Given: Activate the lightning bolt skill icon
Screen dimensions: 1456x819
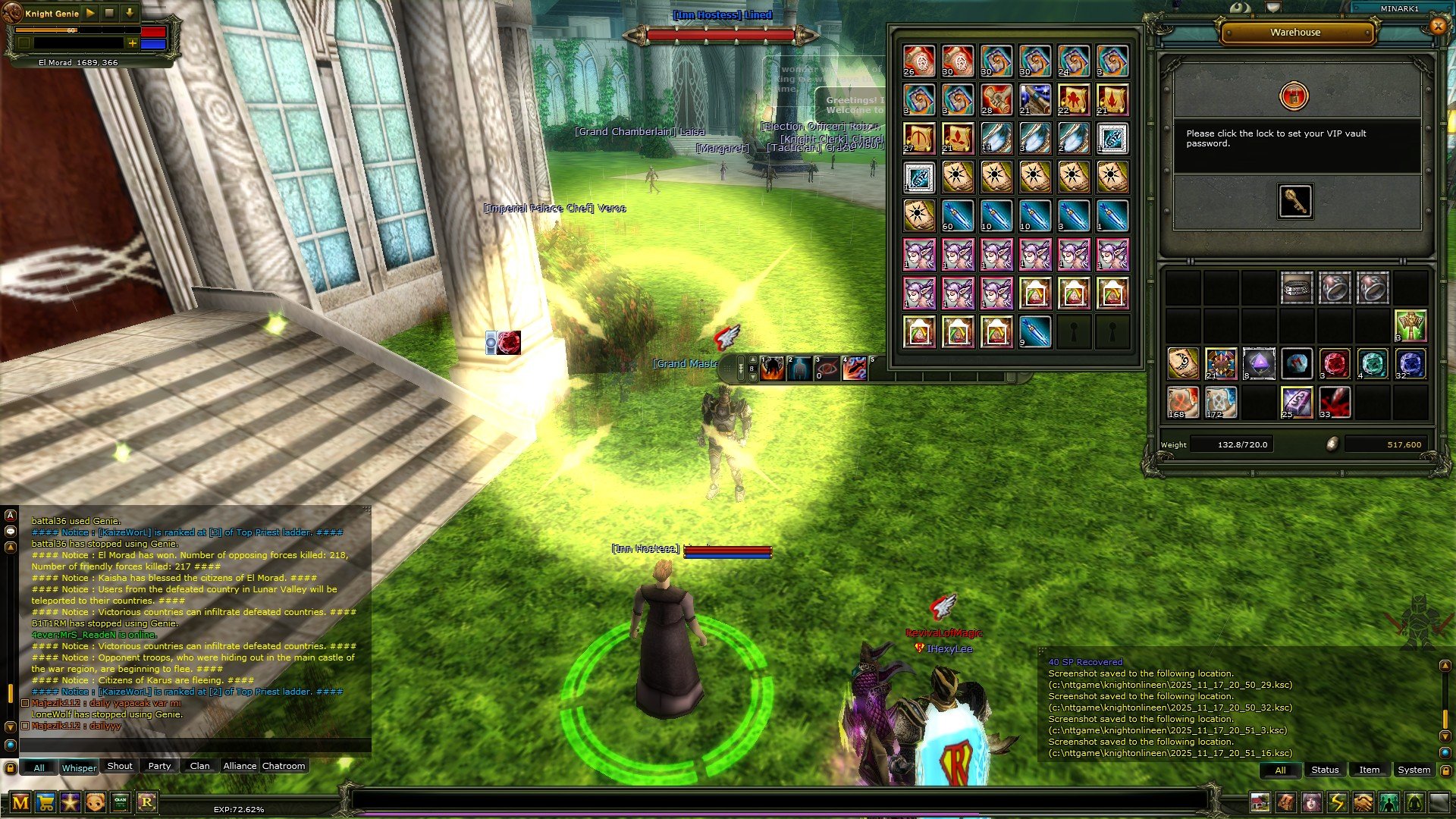Looking at the screenshot, I should coord(1337,802).
